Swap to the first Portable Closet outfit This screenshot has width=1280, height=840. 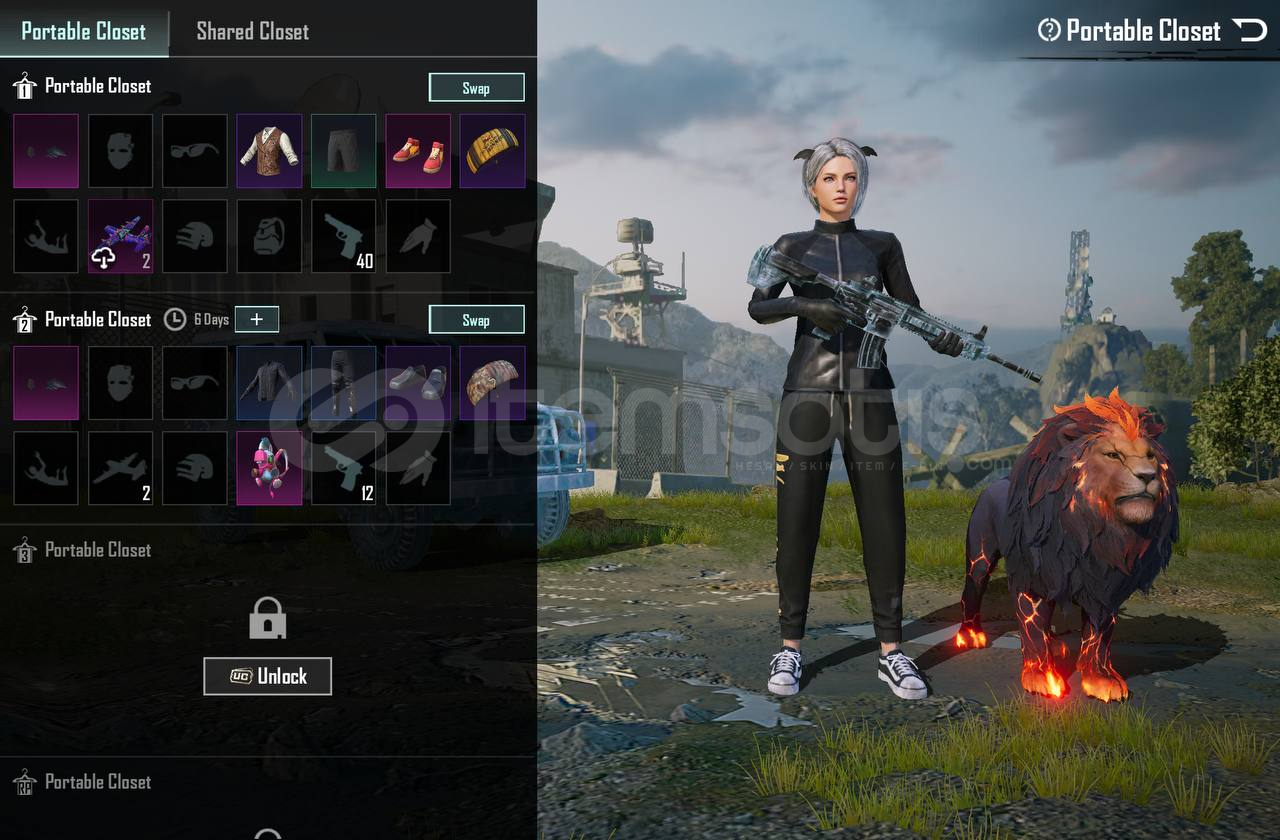click(476, 88)
